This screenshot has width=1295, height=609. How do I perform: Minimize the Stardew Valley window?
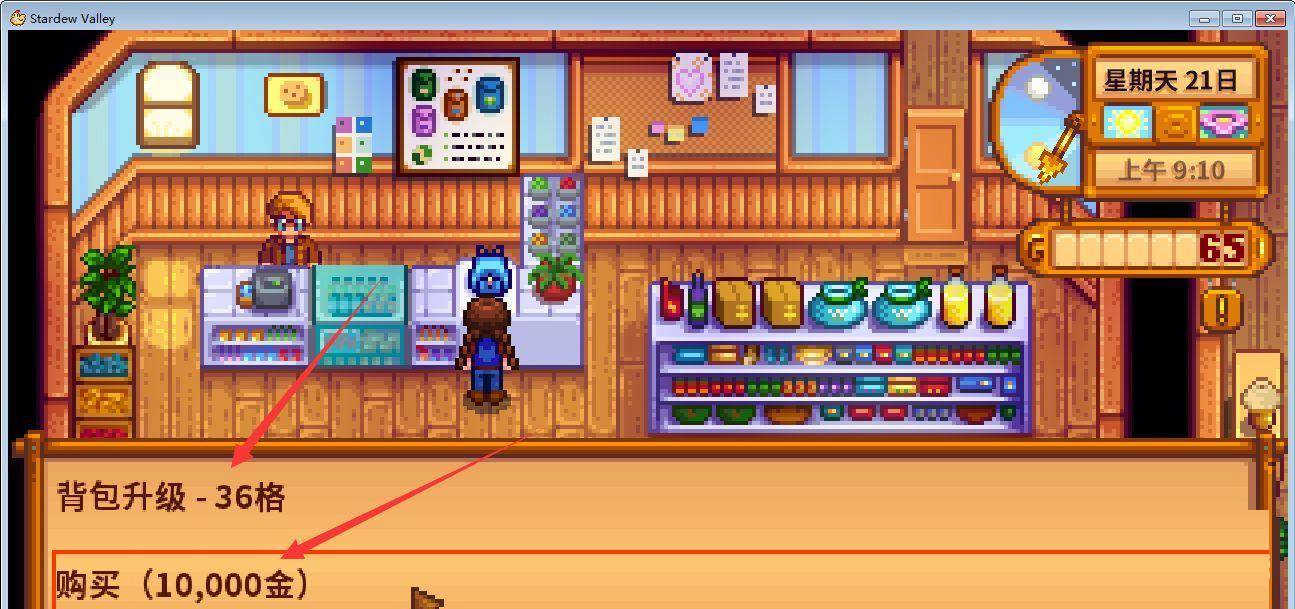pos(1208,18)
